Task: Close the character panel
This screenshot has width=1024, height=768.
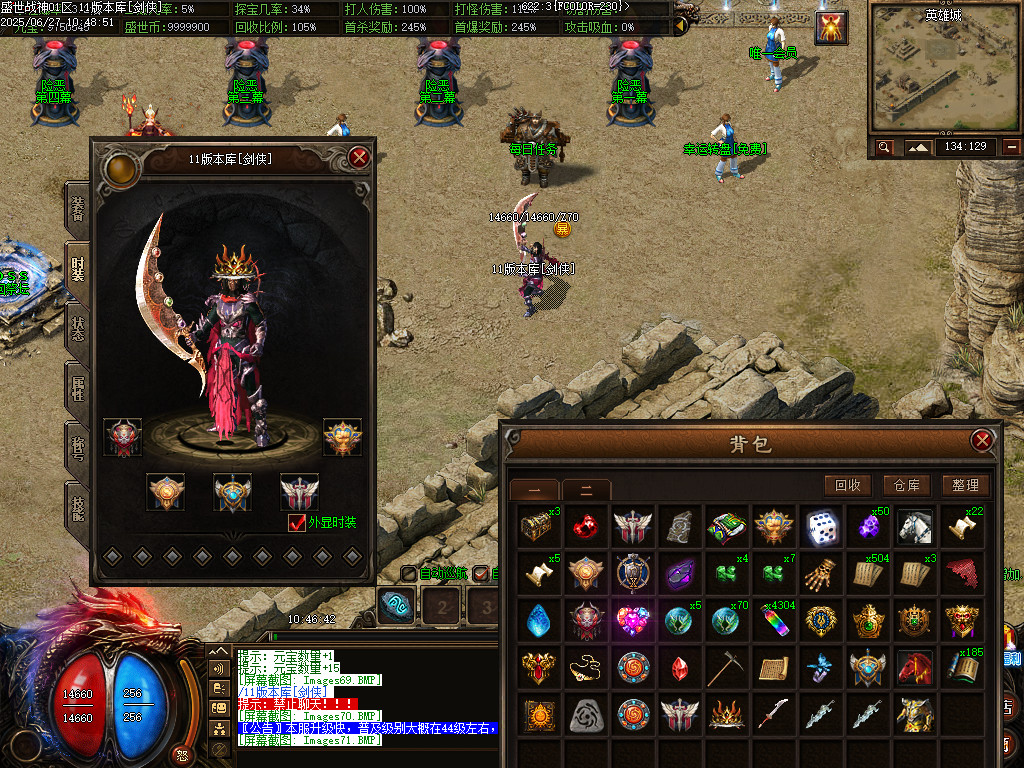Action: tap(360, 157)
